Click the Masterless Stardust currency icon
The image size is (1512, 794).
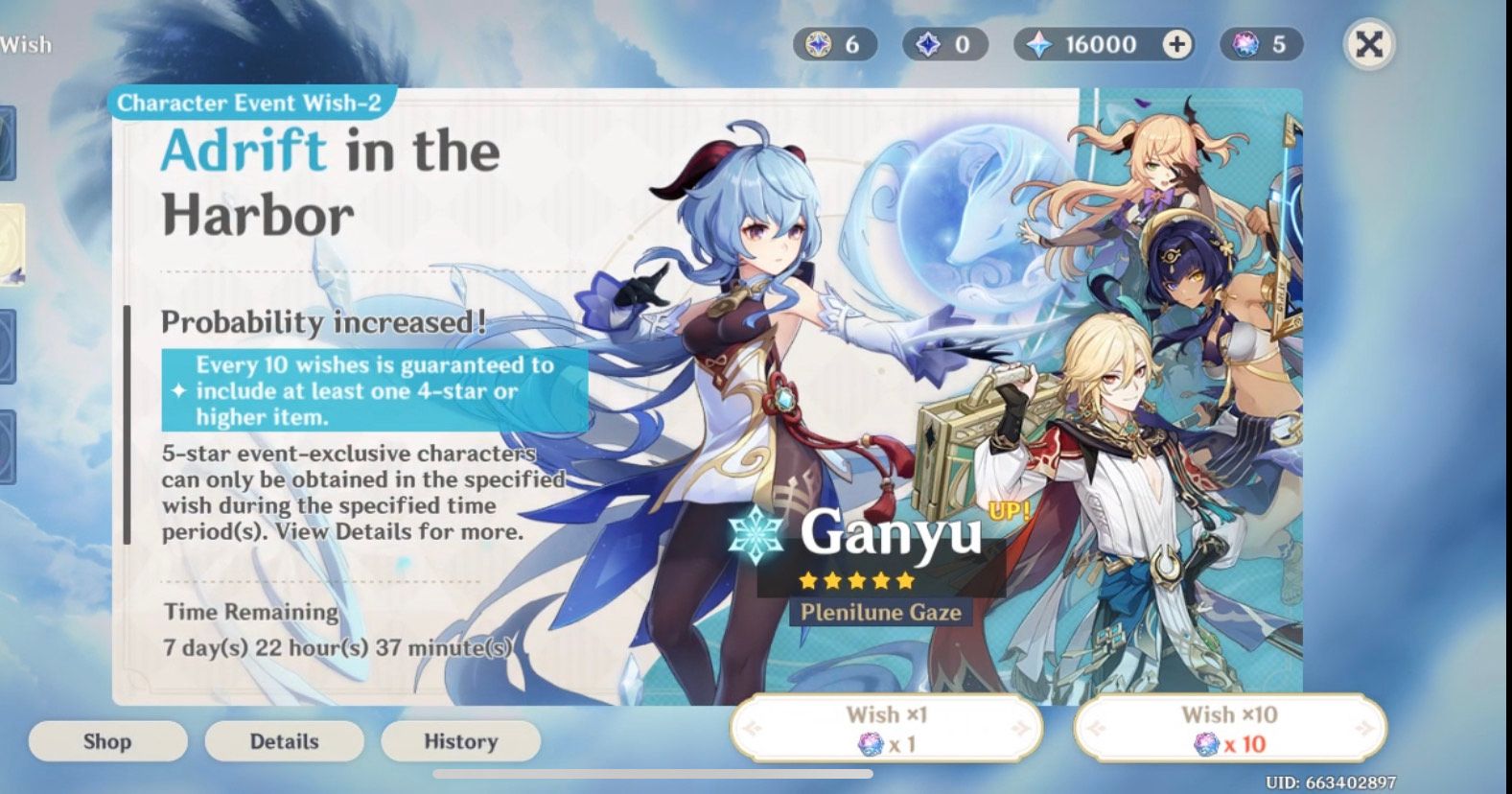click(928, 44)
